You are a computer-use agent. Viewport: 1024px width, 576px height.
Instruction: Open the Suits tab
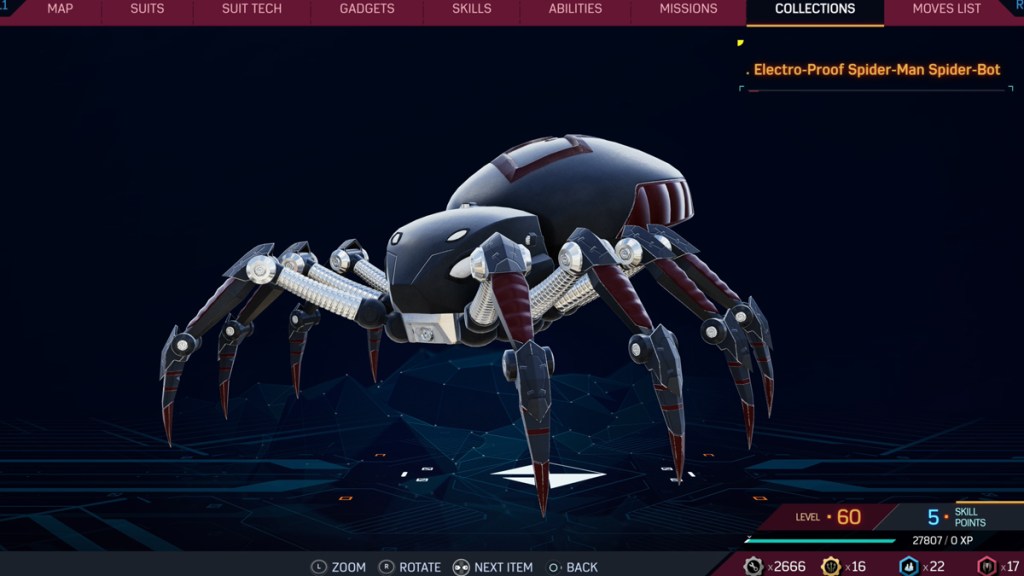[147, 9]
